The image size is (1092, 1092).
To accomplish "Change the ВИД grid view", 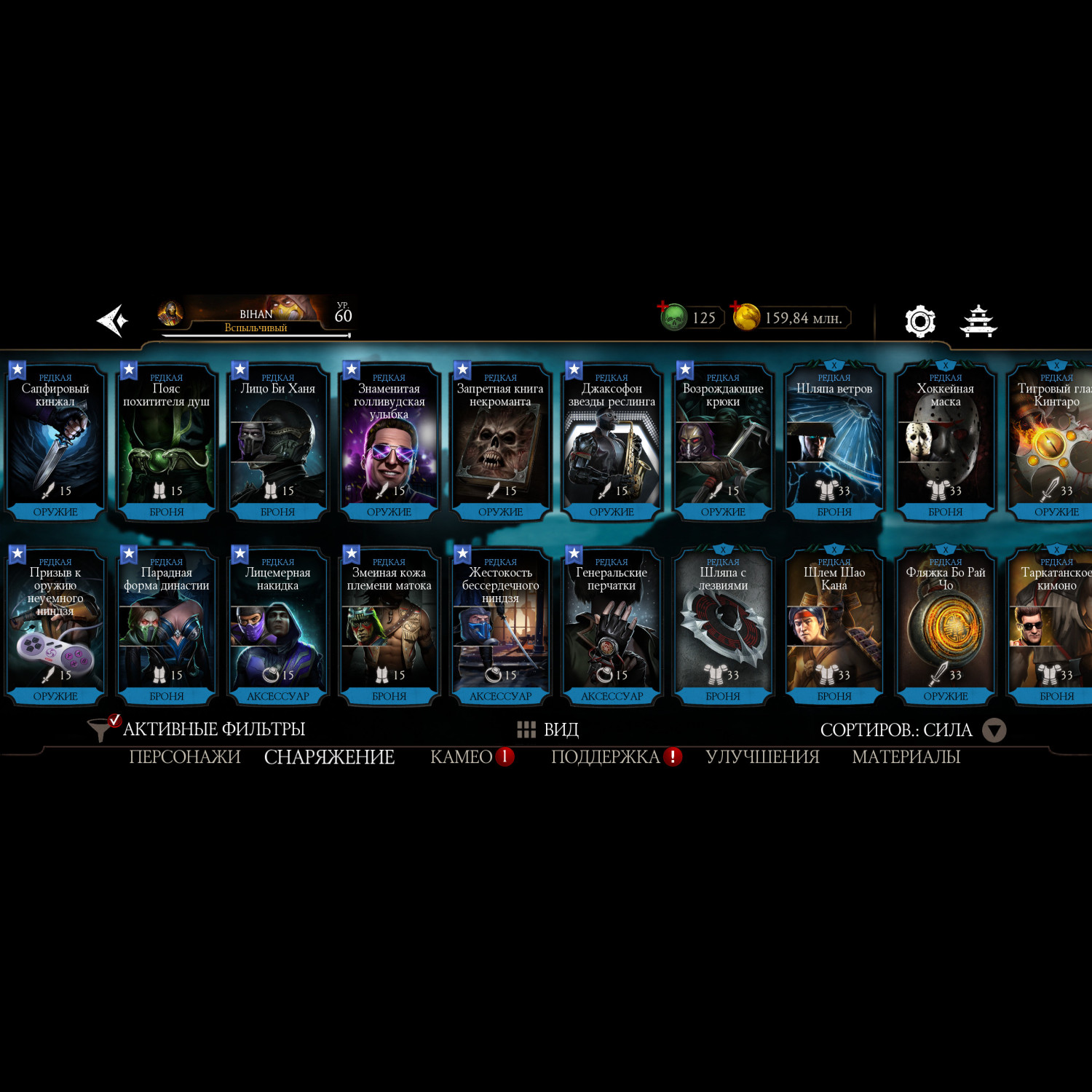I will tap(547, 729).
